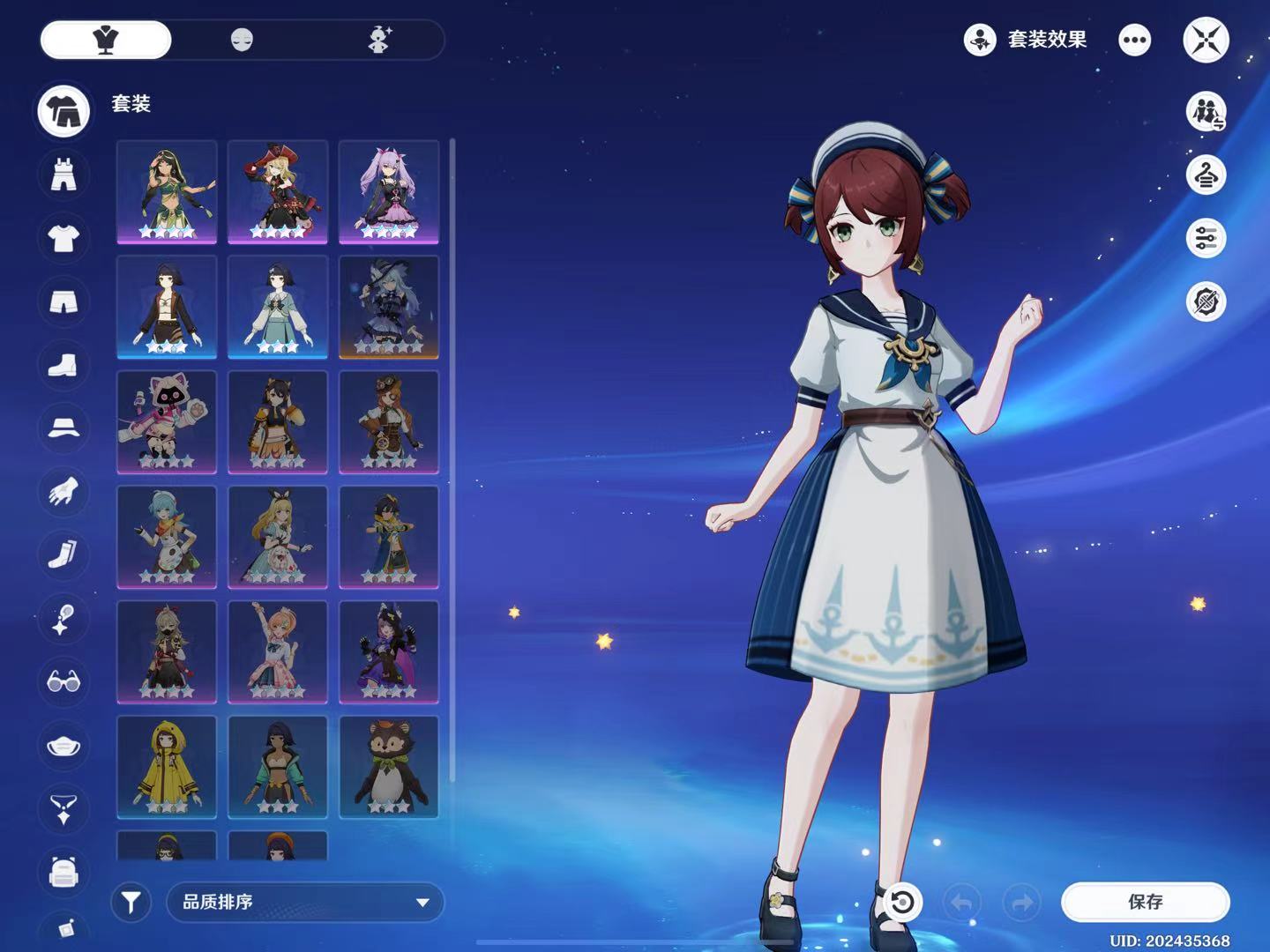Pick the pirate hat outfit thumbnail

pyautogui.click(x=278, y=191)
